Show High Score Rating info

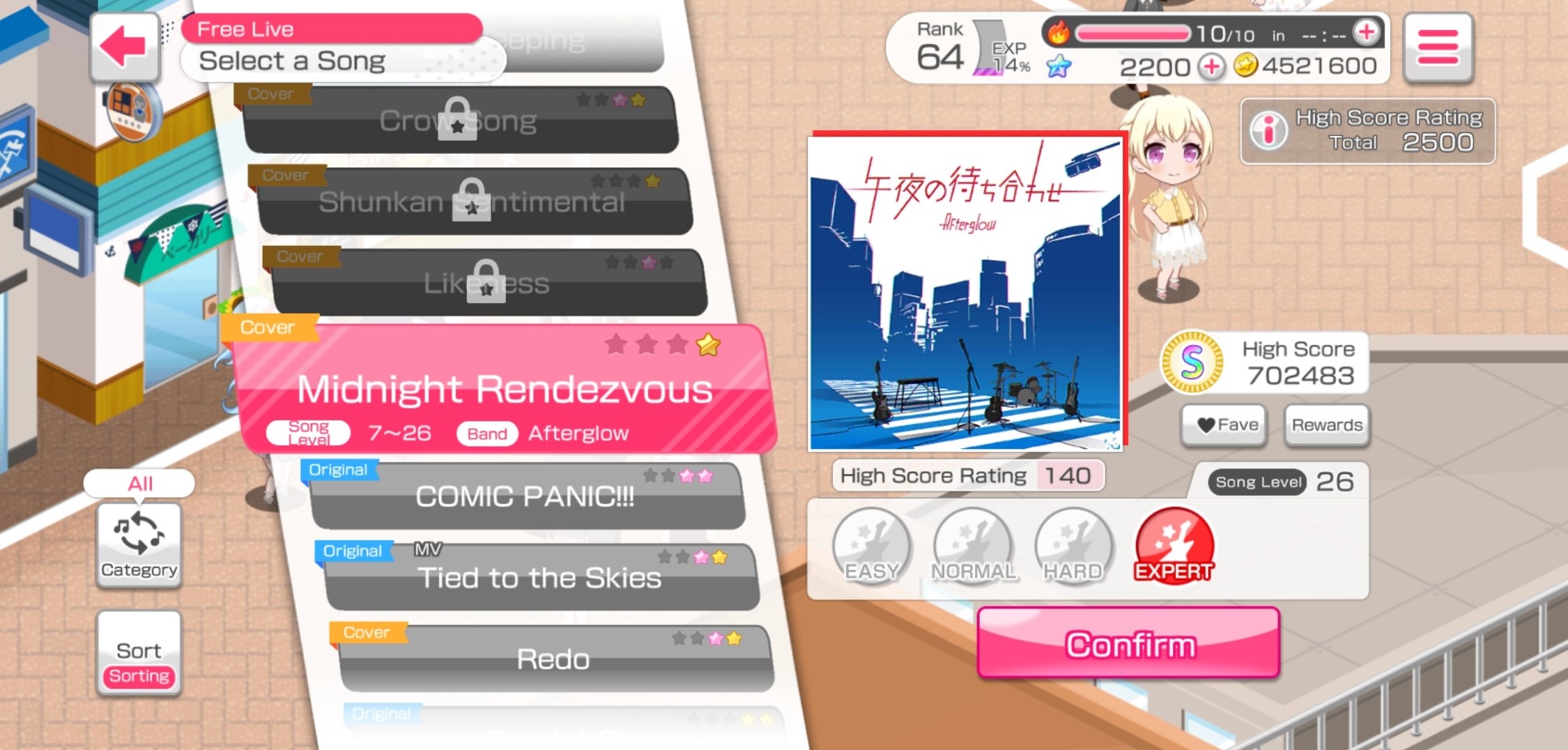tap(1269, 130)
